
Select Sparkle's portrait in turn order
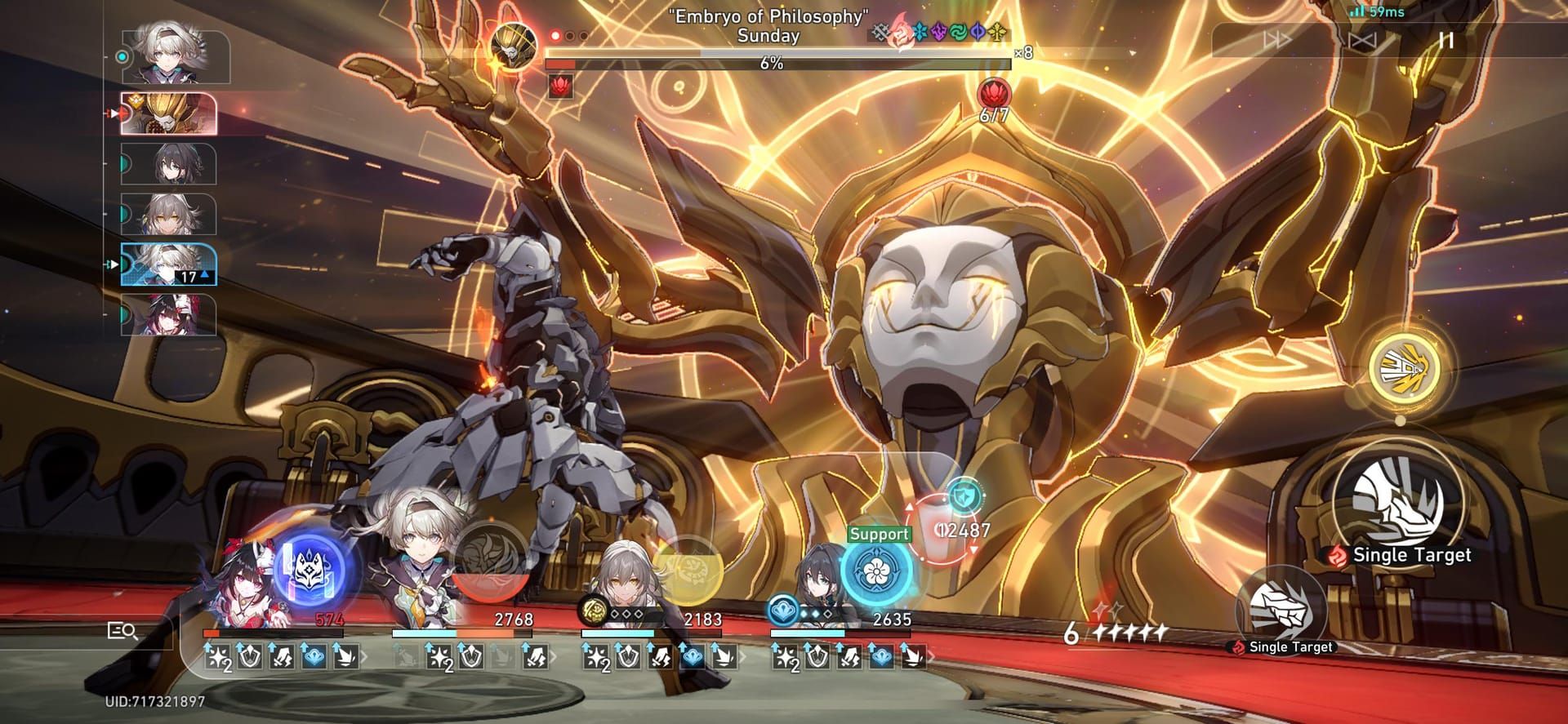(170, 315)
